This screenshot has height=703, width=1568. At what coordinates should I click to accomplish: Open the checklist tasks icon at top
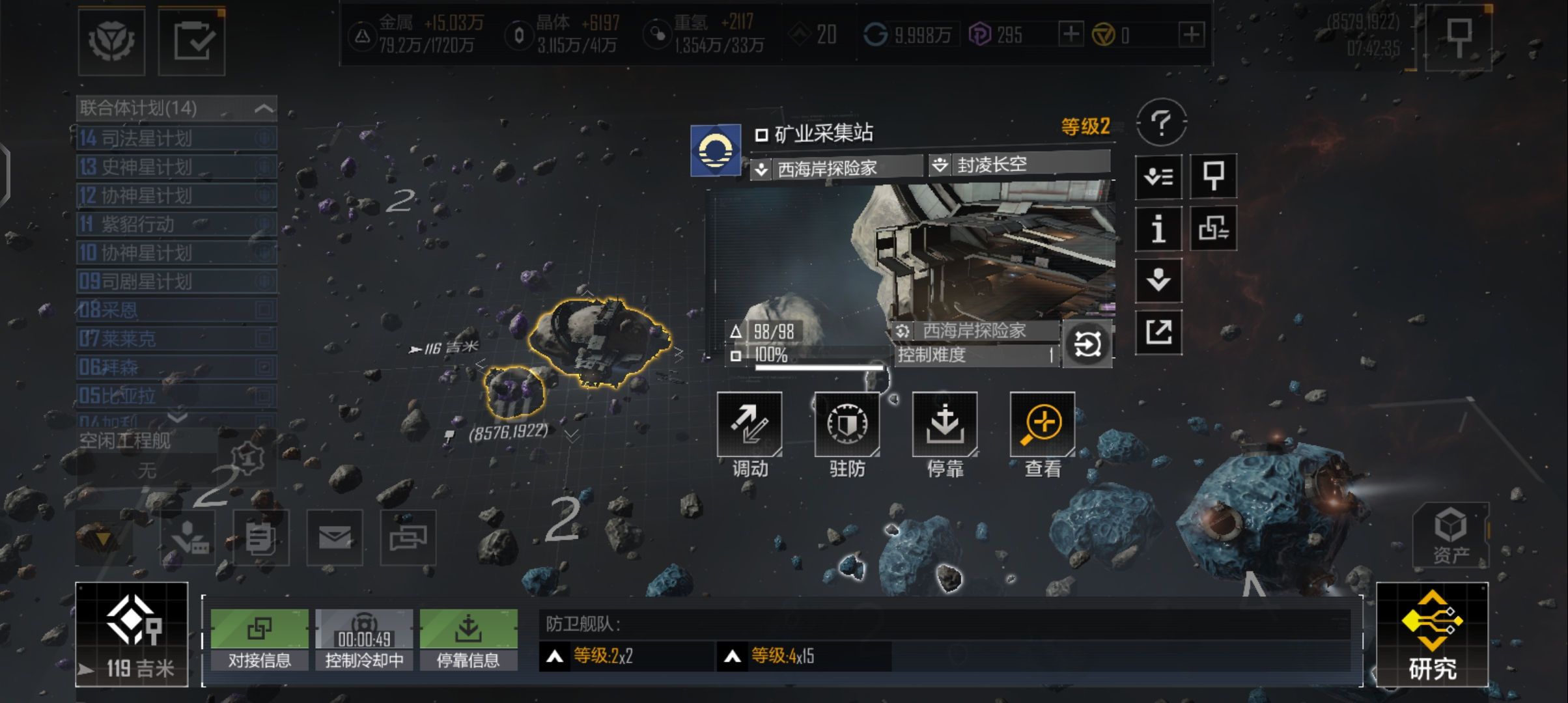point(192,42)
